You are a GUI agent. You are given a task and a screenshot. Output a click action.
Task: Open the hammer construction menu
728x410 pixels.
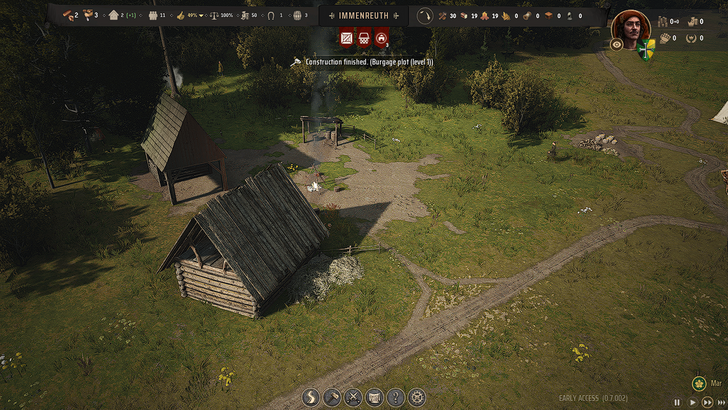(332, 397)
